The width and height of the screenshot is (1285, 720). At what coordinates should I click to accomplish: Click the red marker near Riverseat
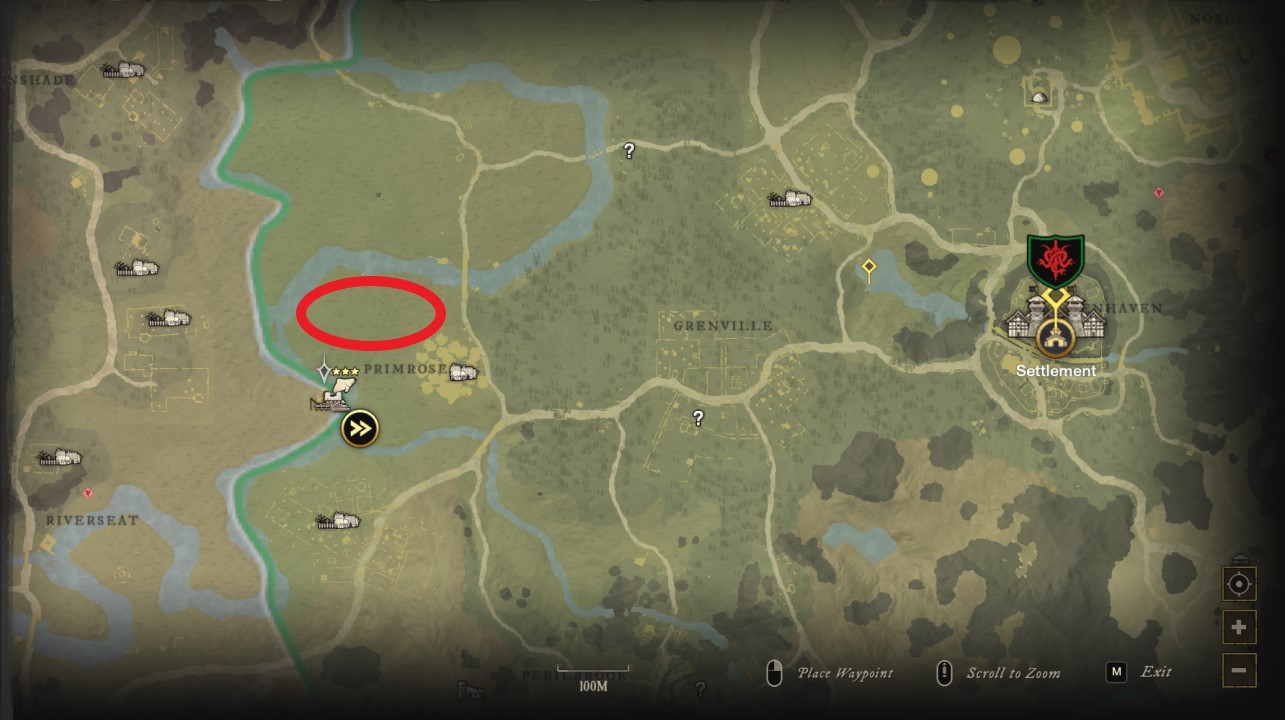pyautogui.click(x=88, y=493)
